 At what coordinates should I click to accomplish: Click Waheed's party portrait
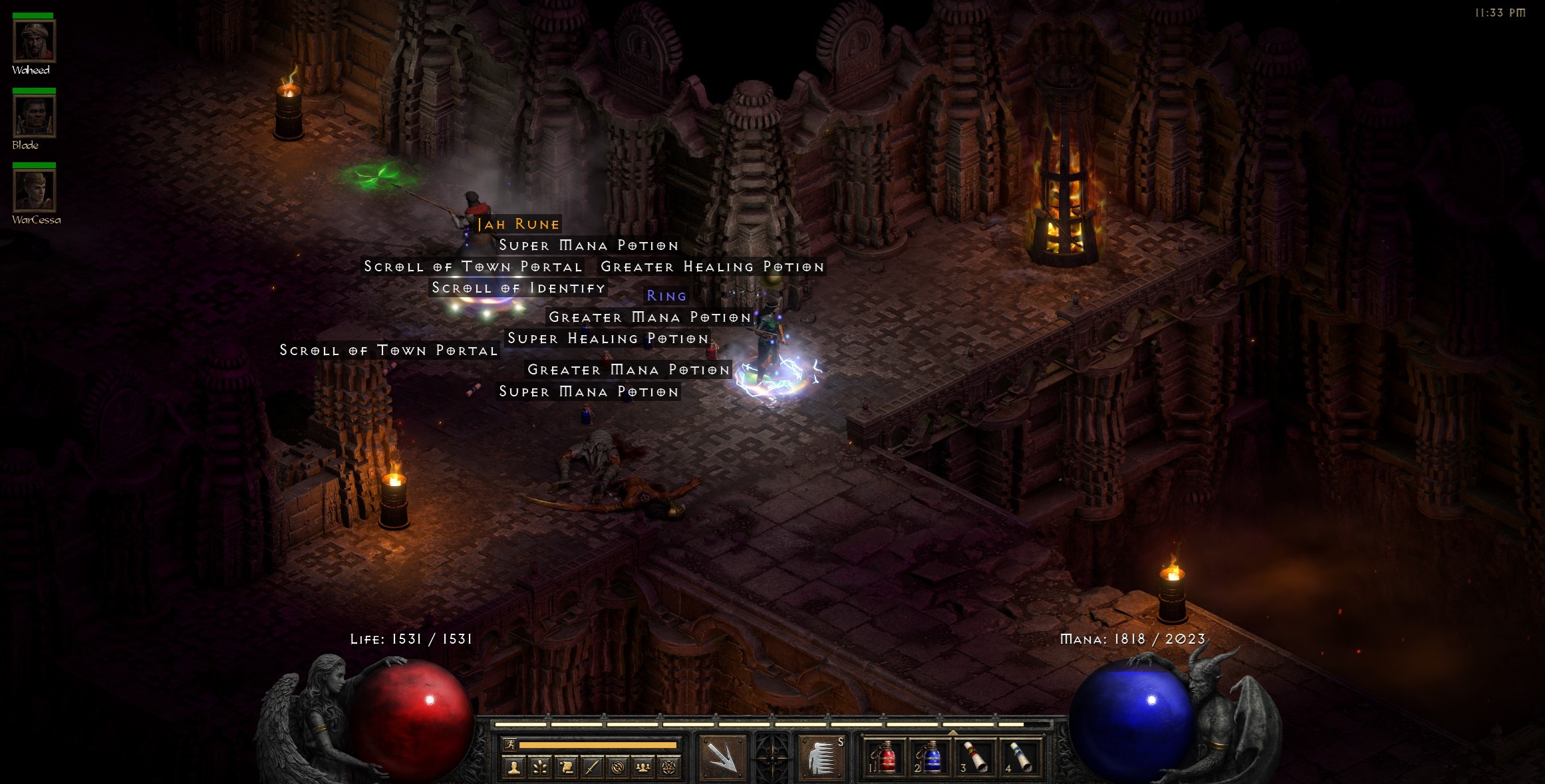[35, 42]
